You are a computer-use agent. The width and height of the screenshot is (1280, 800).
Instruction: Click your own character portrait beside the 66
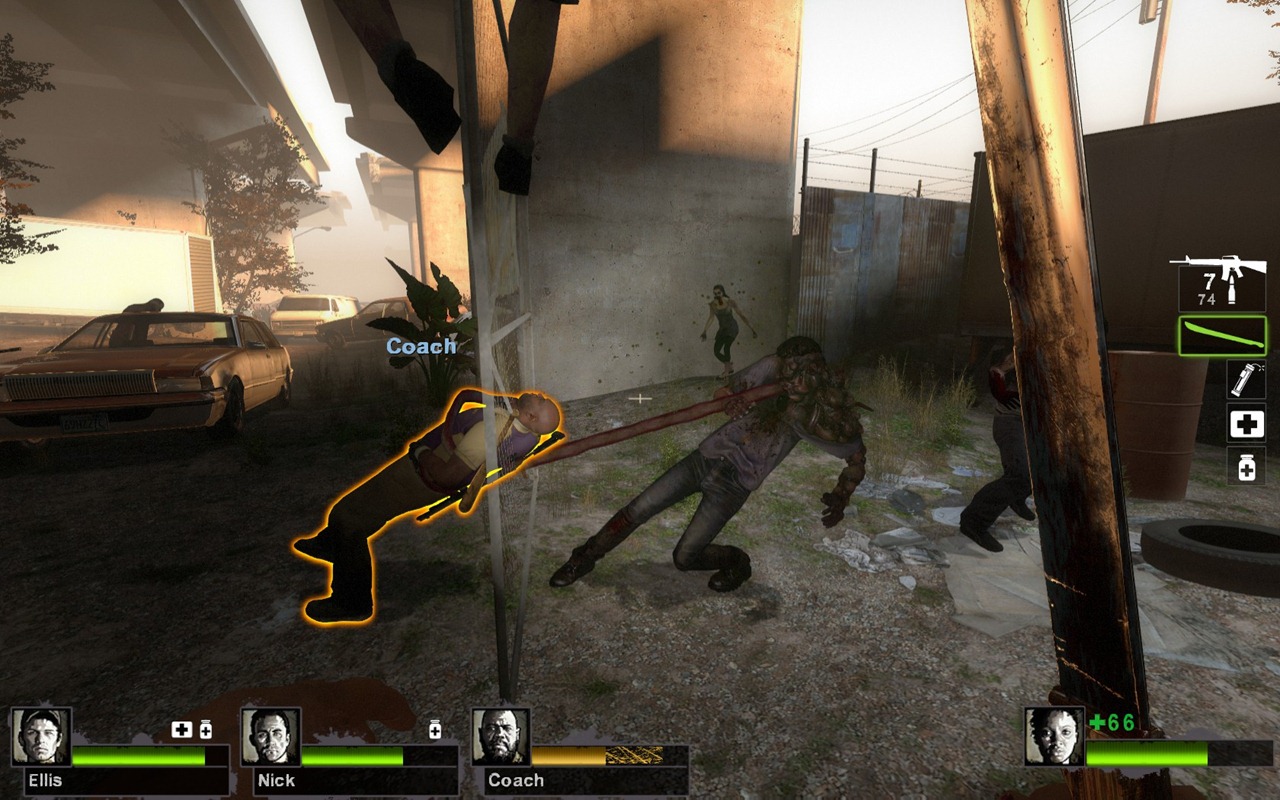pyautogui.click(x=1054, y=737)
